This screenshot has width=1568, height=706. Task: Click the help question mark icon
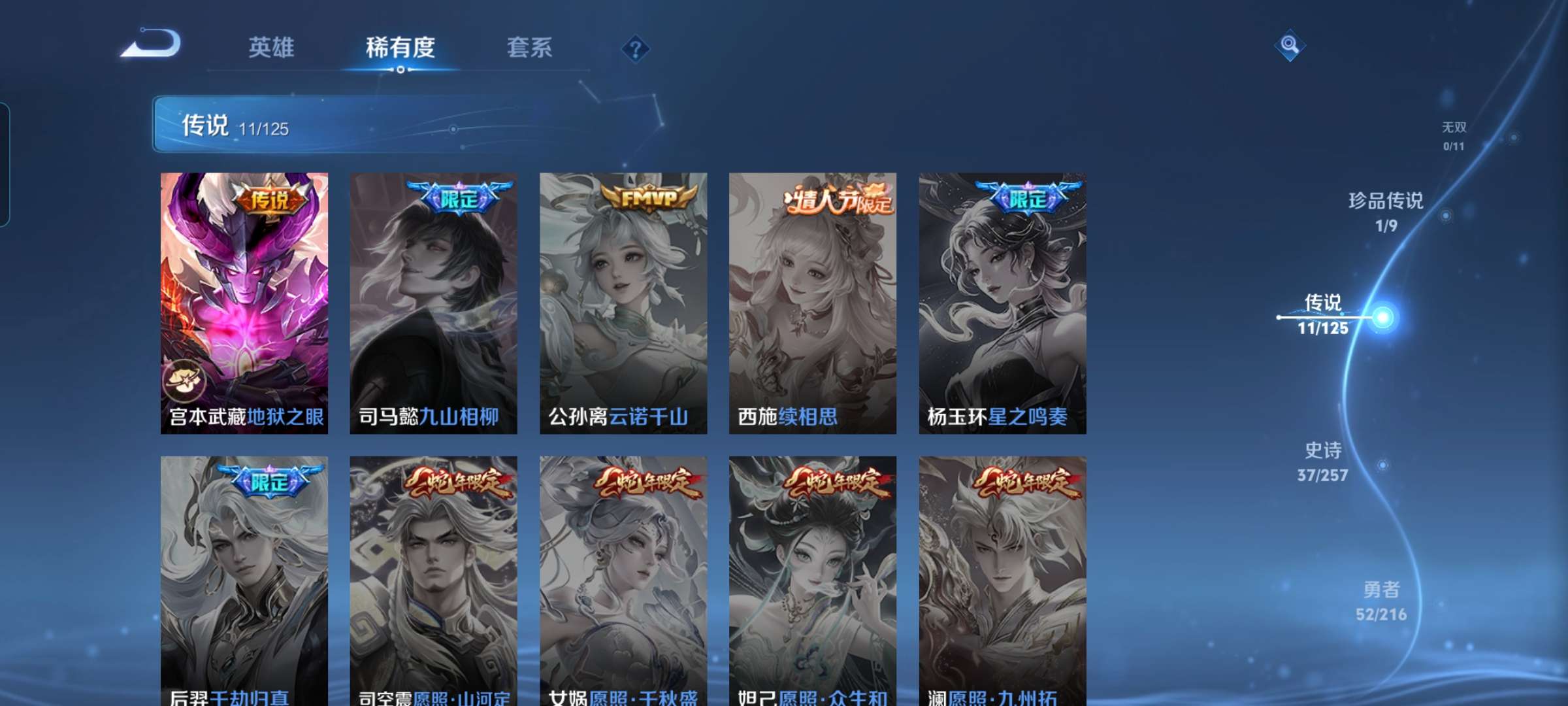coord(637,49)
